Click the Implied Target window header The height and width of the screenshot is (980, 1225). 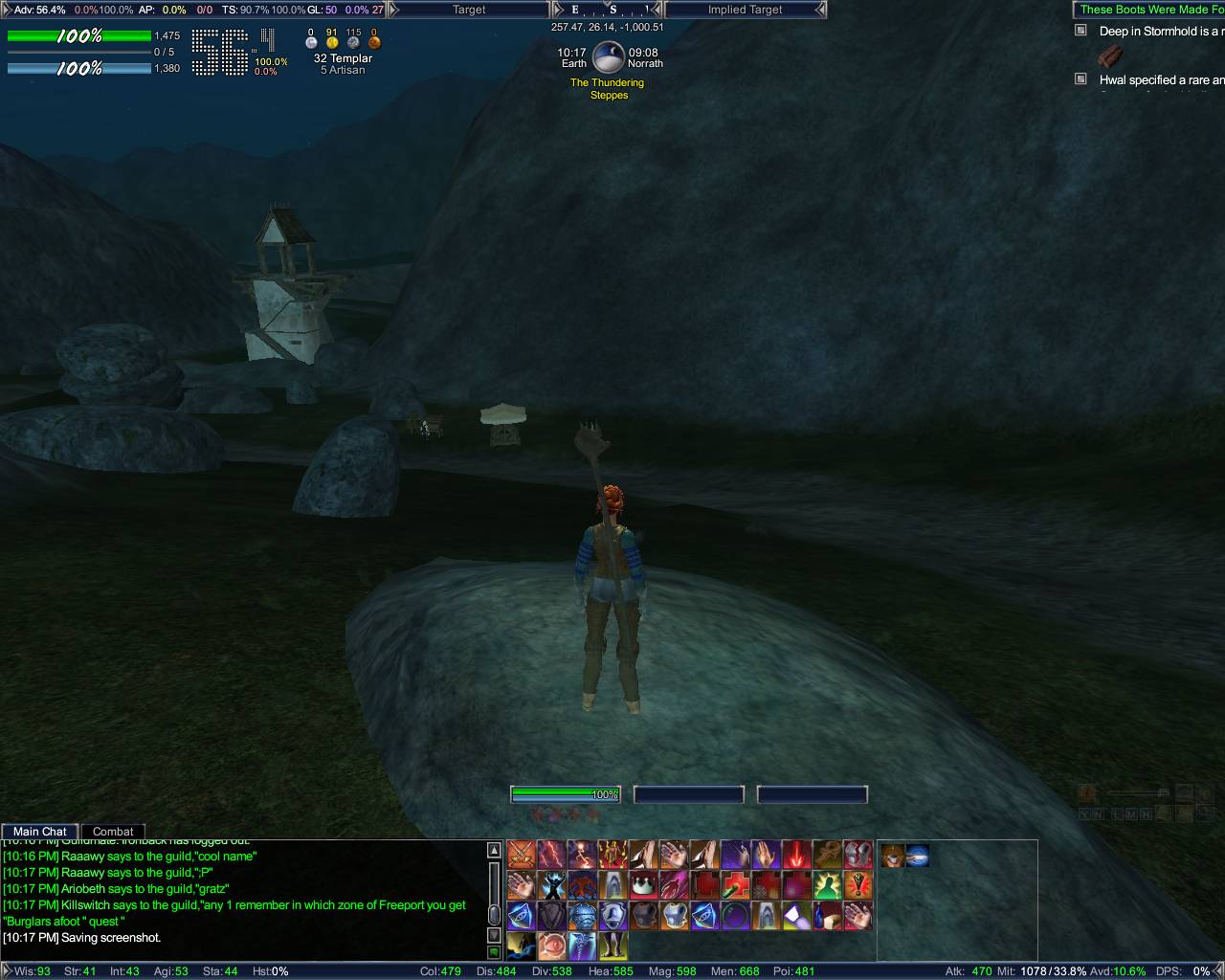[745, 10]
